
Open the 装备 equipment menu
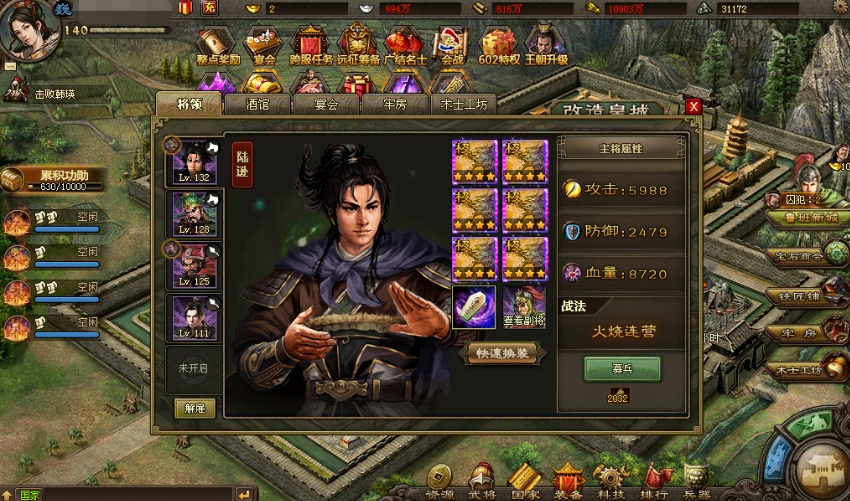[x=569, y=480]
